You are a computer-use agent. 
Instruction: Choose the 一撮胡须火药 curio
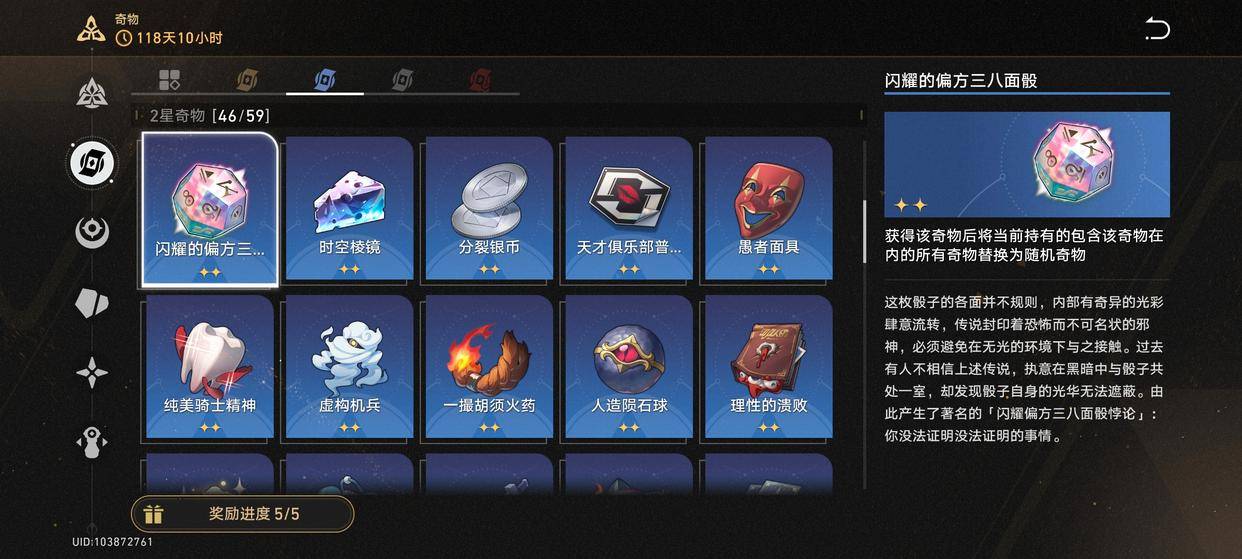[x=489, y=367]
